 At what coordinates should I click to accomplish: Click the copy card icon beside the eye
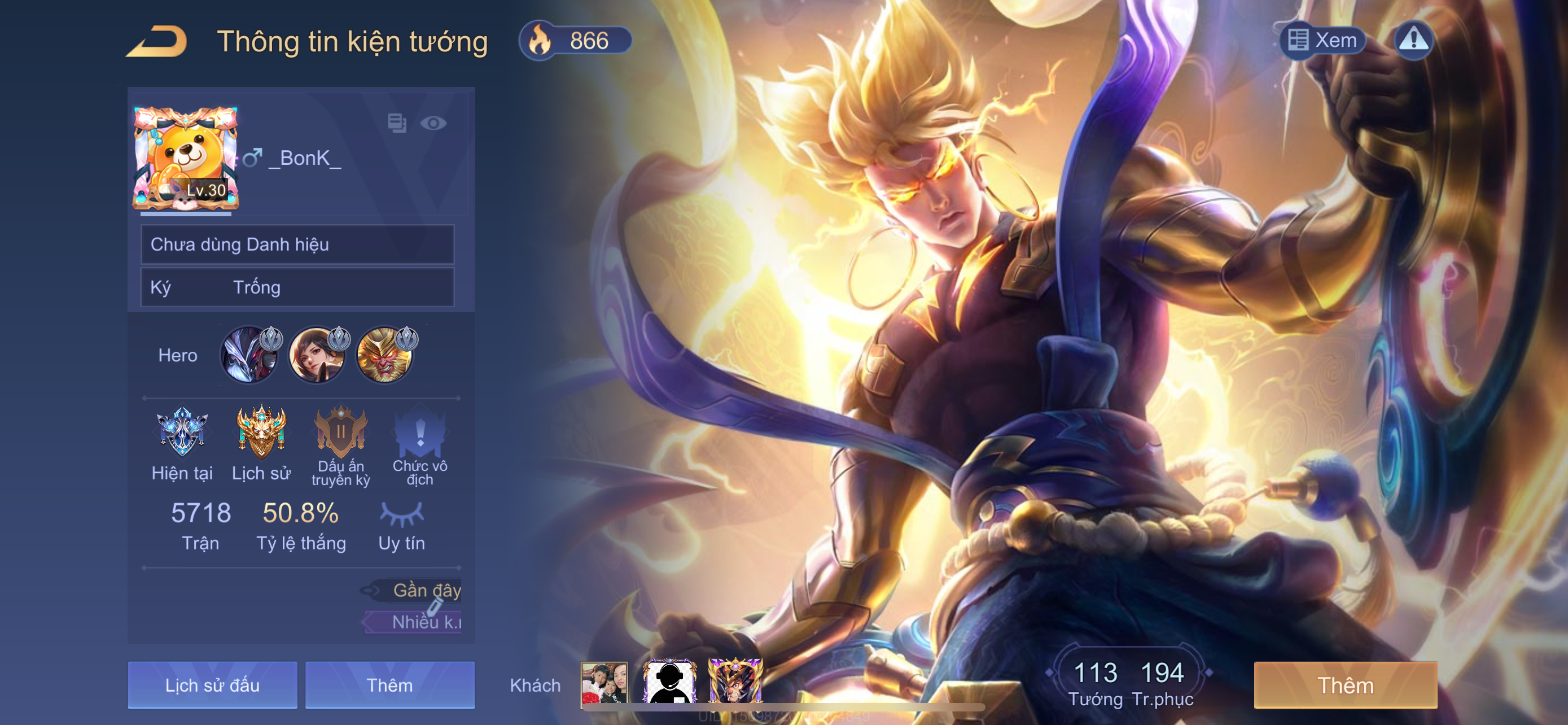[397, 123]
